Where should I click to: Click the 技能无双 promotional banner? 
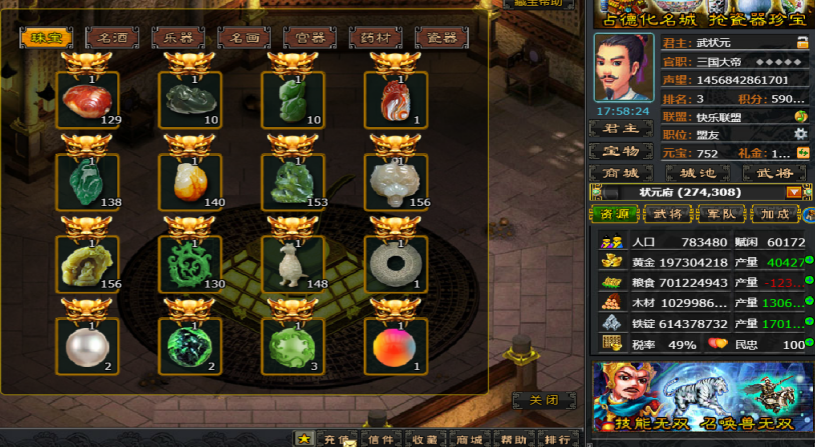(699, 398)
